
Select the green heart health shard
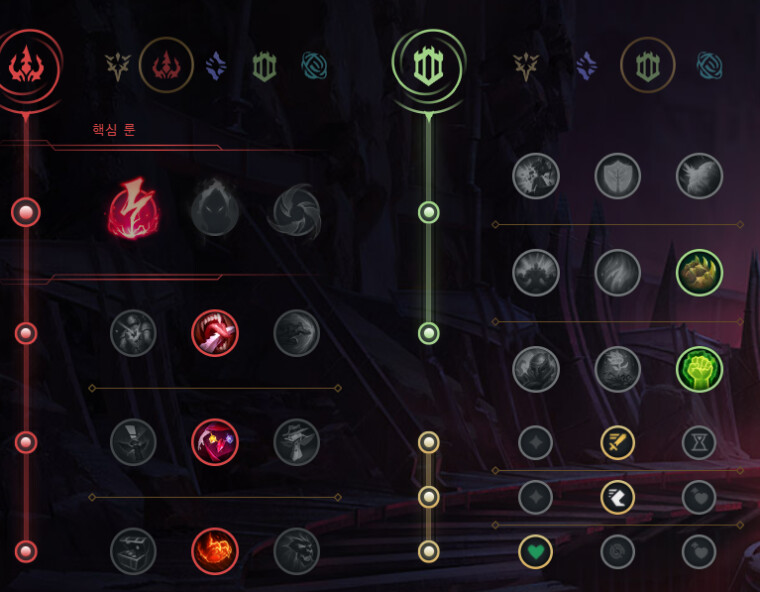536,551
